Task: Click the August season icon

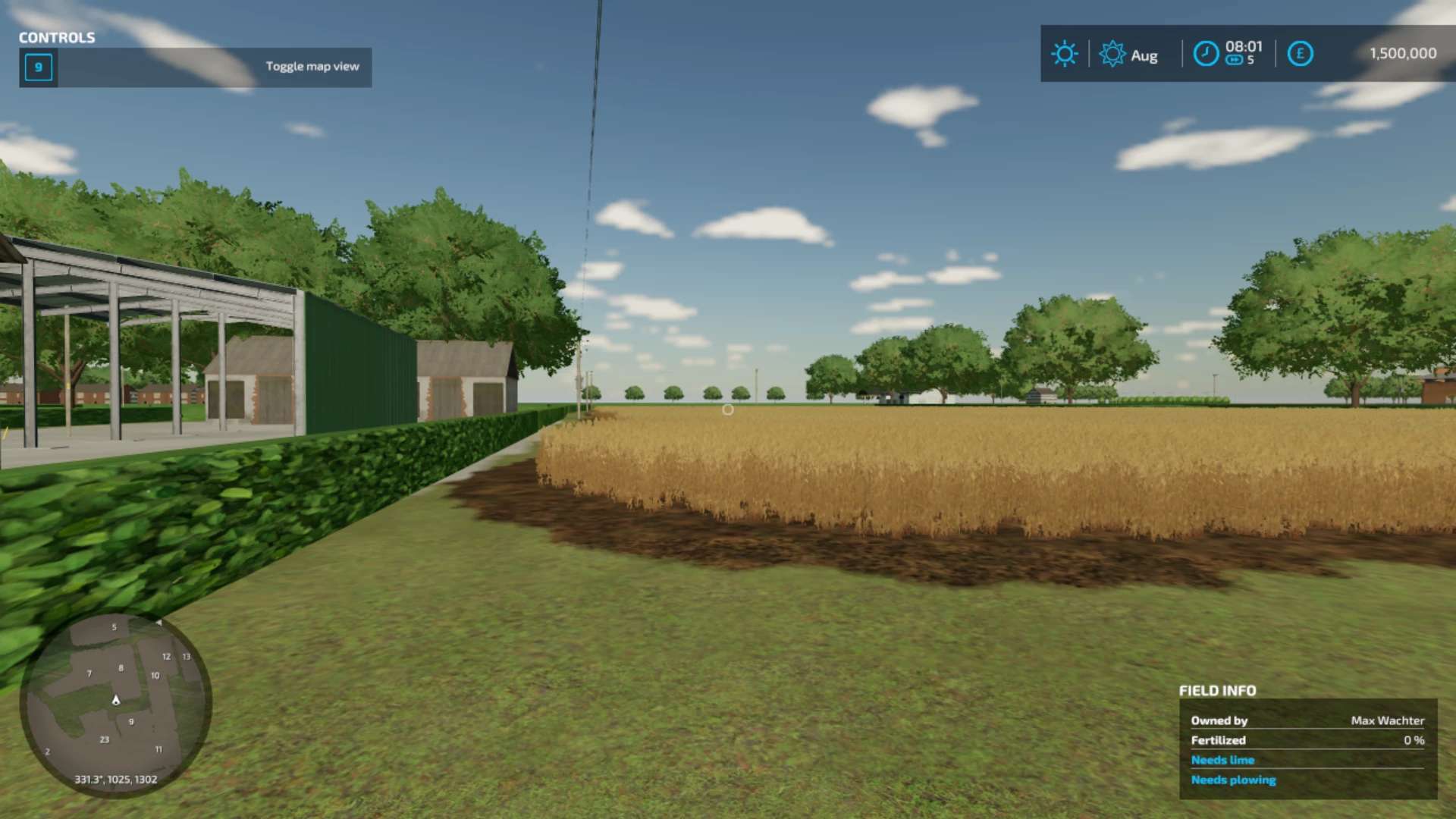Action: click(1112, 54)
